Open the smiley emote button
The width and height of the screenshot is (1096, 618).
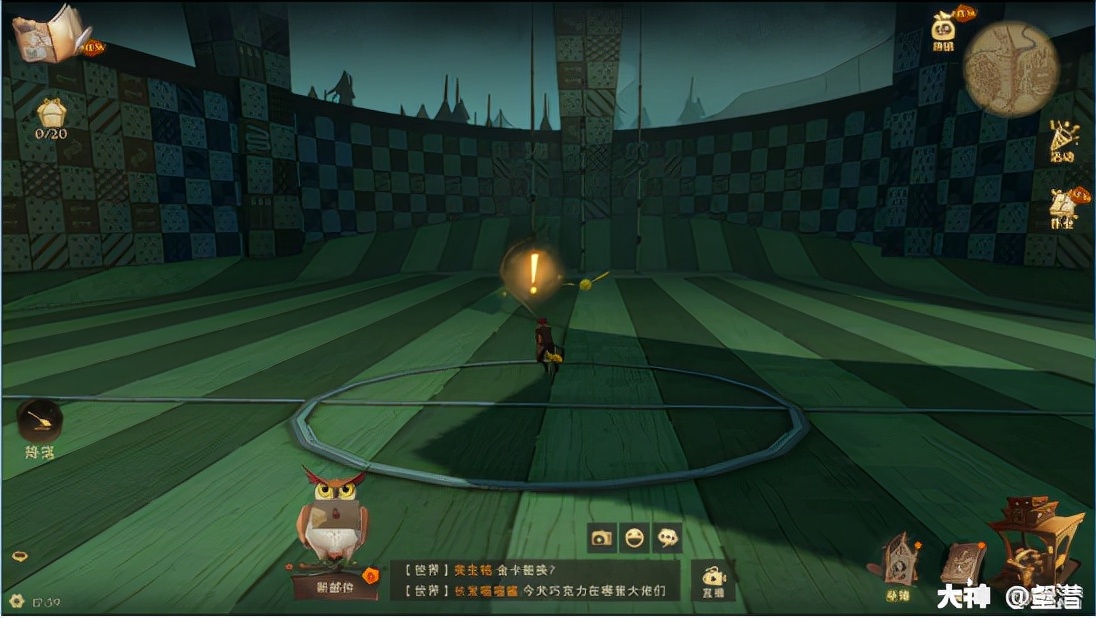635,537
